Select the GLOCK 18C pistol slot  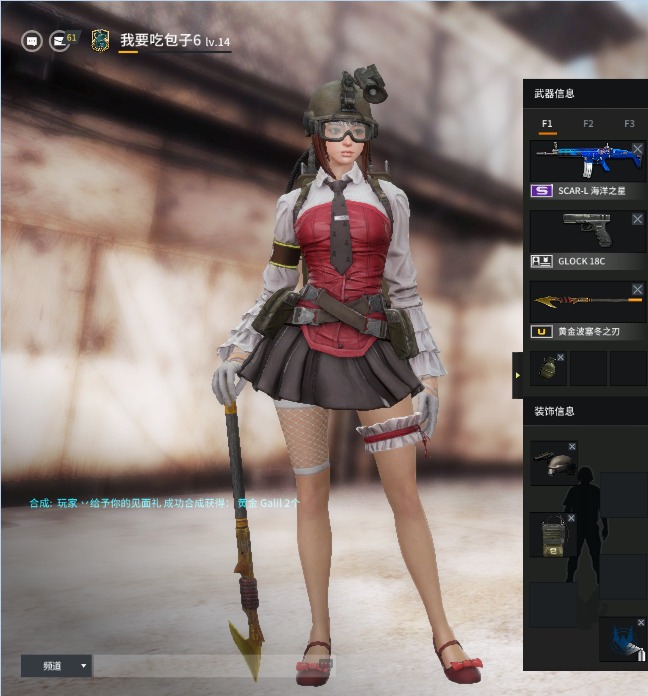coord(580,230)
